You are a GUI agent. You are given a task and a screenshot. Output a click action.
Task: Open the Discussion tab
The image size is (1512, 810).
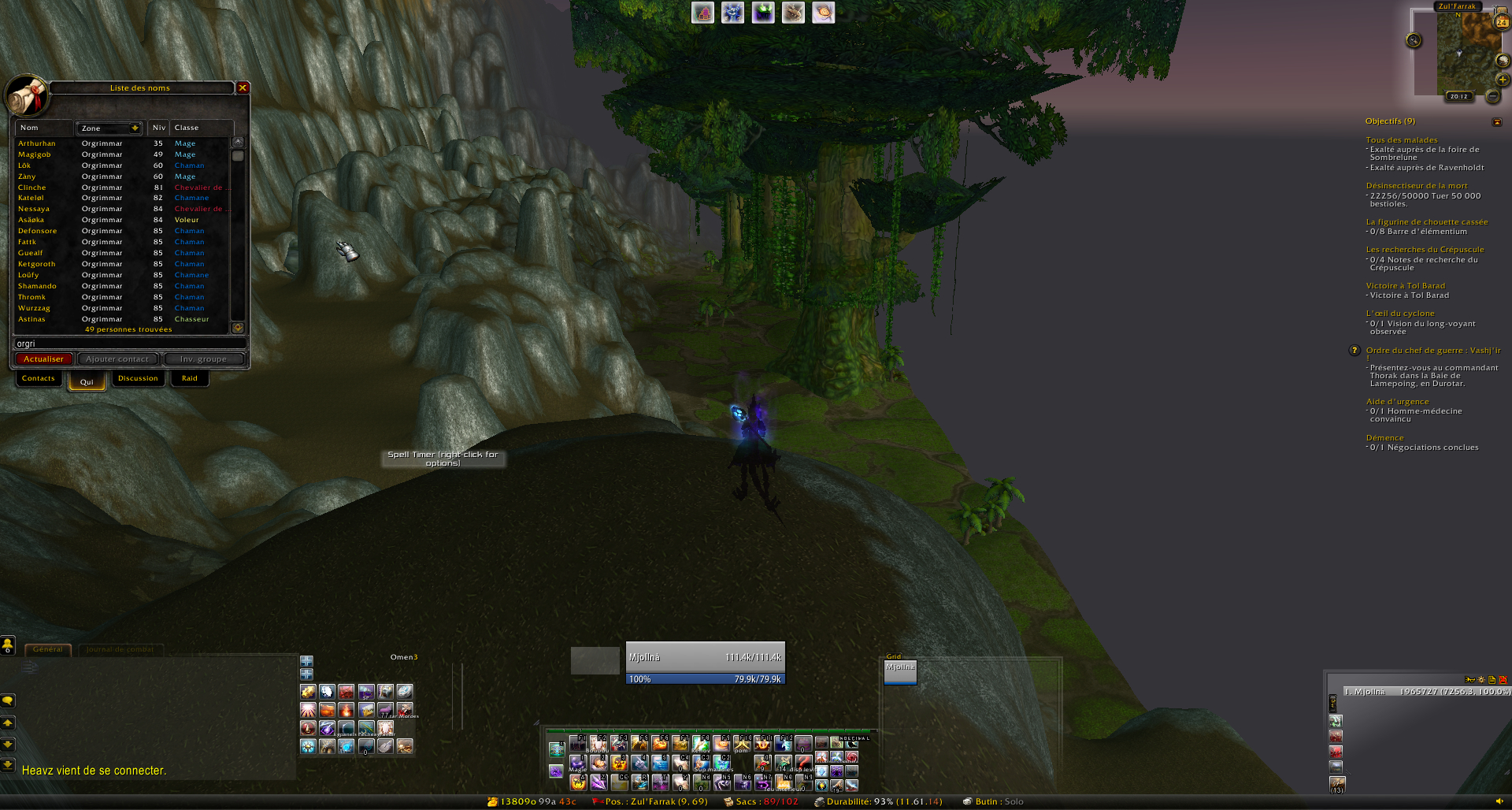click(x=138, y=379)
